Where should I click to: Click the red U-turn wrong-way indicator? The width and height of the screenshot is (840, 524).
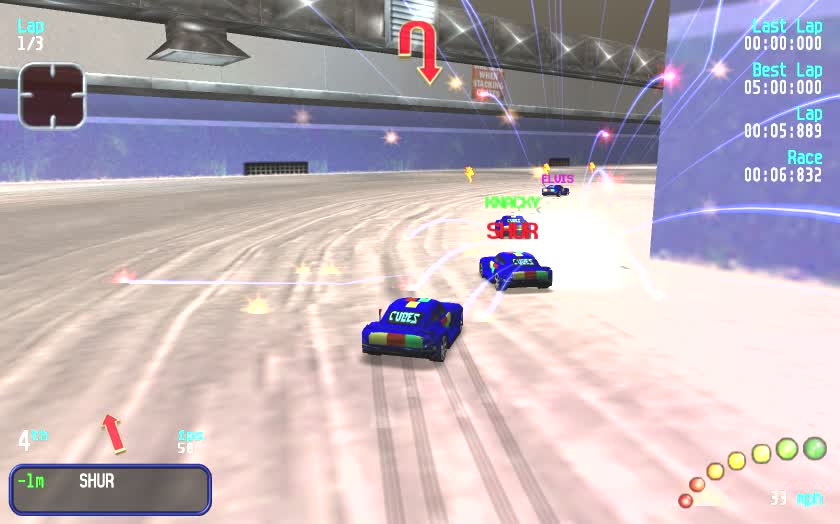(x=420, y=52)
